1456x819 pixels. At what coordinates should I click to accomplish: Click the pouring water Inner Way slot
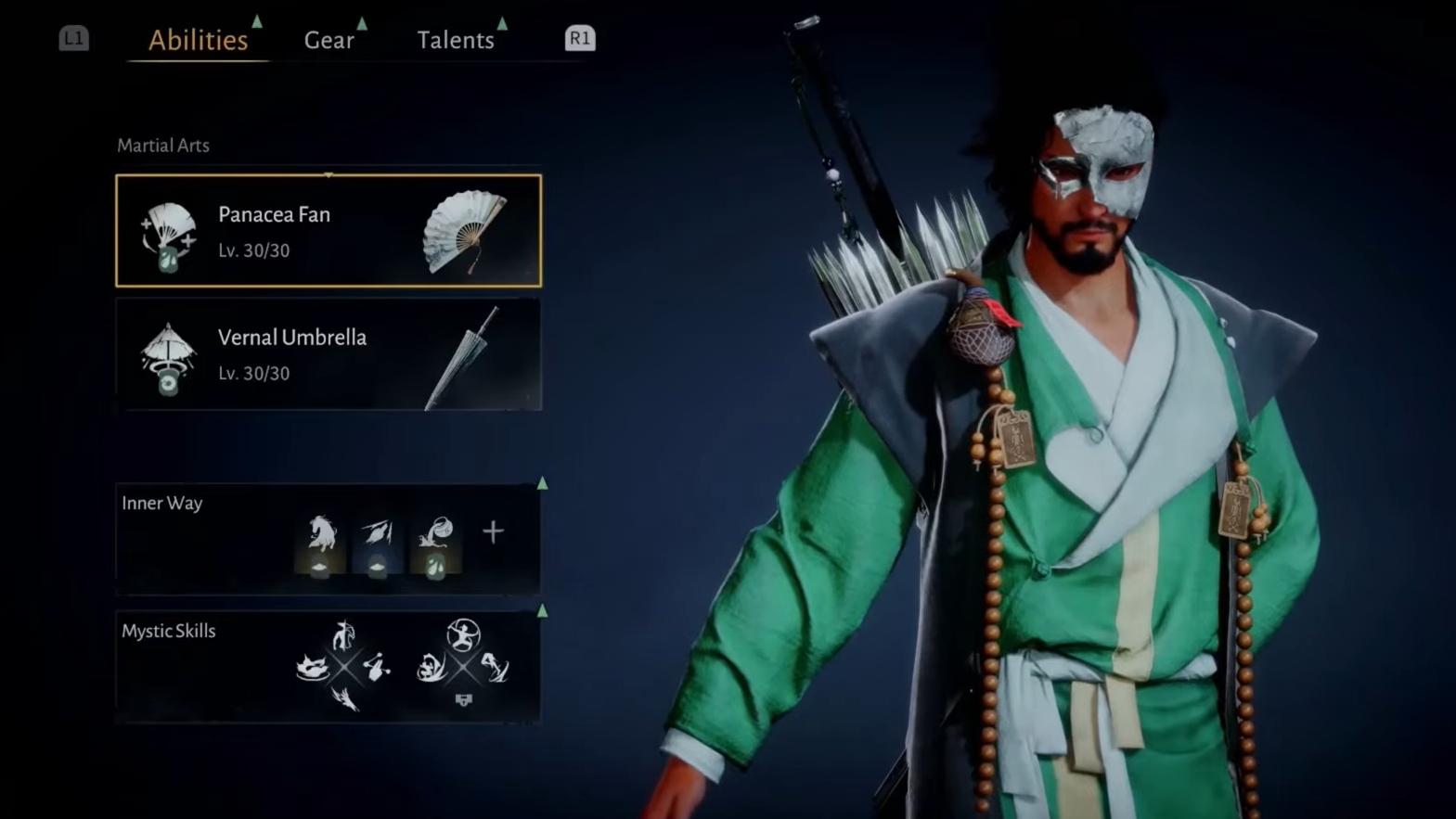pos(435,544)
